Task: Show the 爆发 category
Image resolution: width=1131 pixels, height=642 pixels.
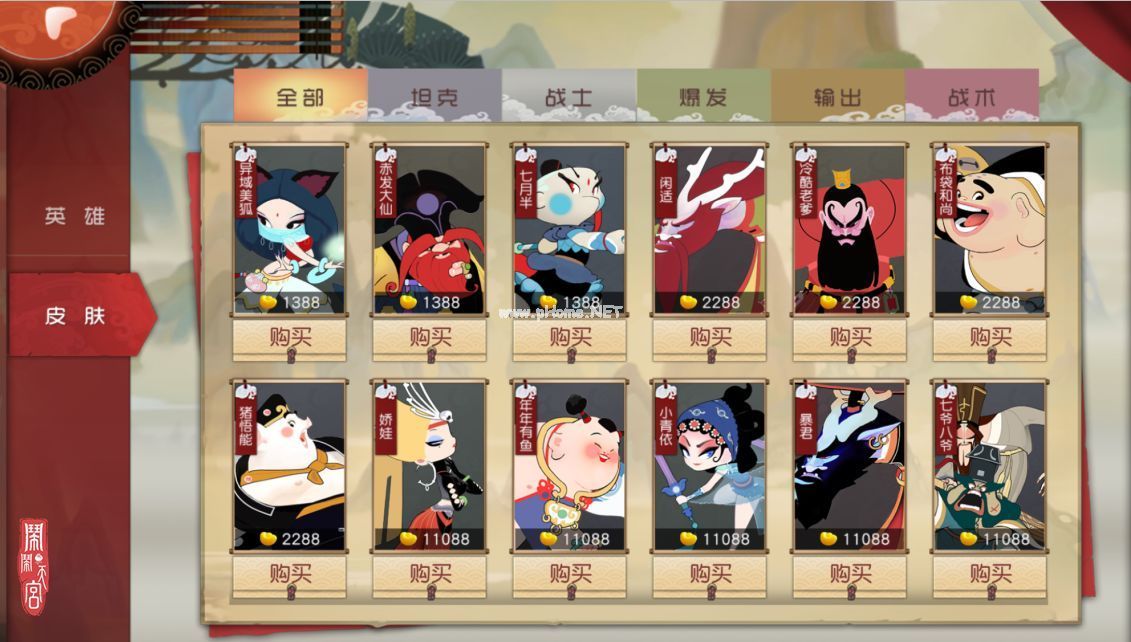Action: tap(703, 98)
